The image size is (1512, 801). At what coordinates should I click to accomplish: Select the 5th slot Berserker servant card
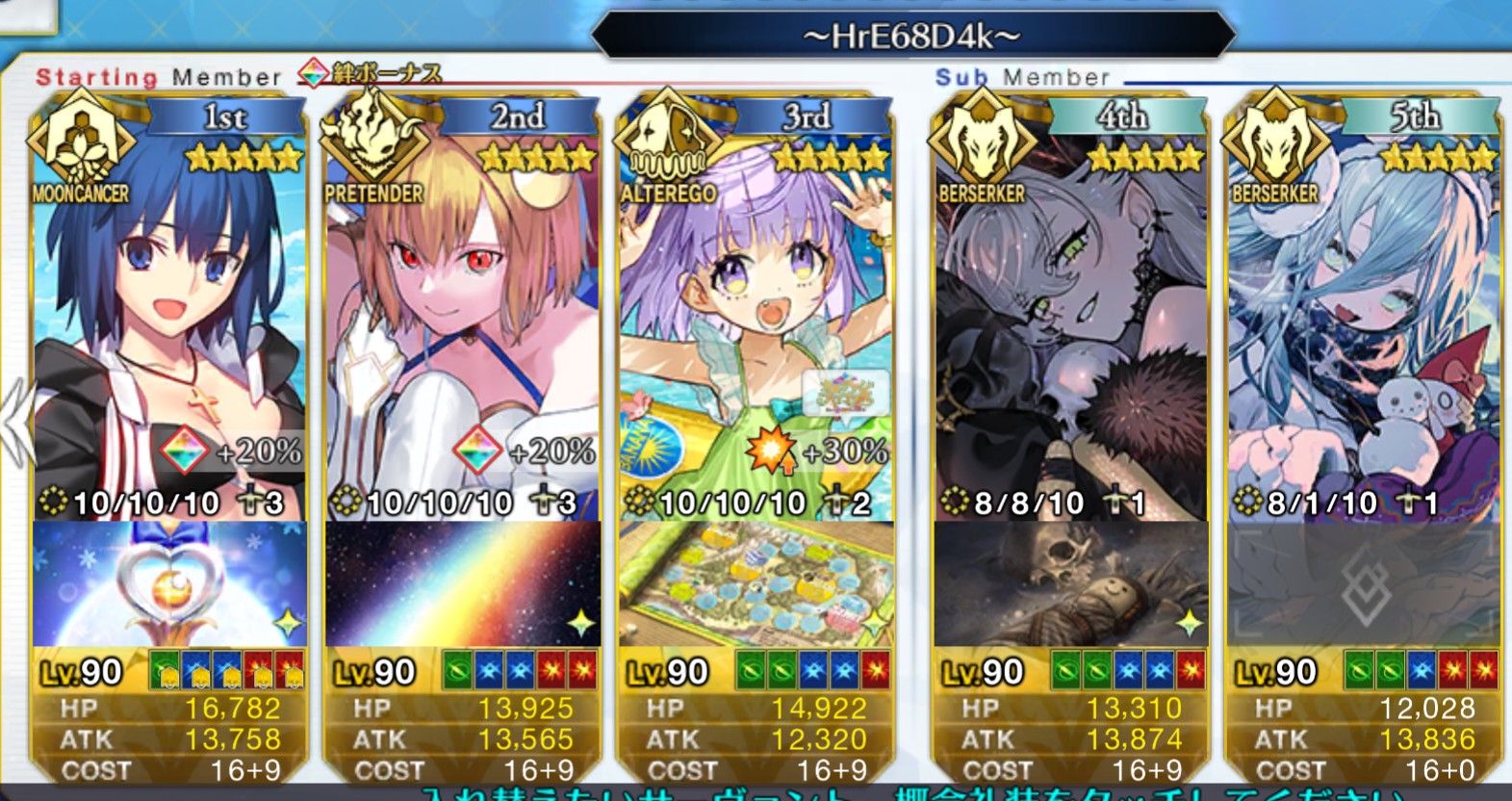(x=1364, y=318)
